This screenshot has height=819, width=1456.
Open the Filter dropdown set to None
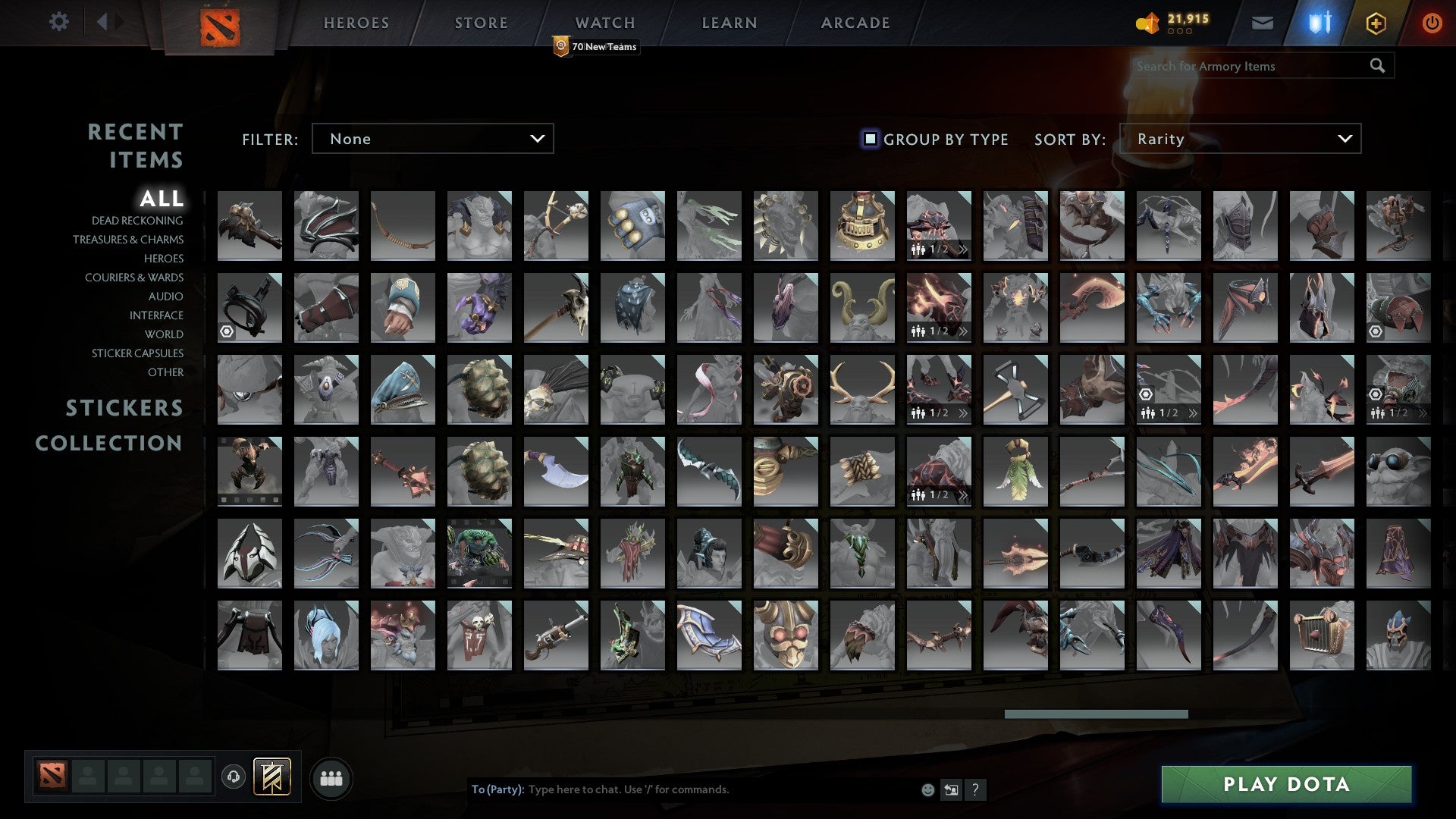pos(432,139)
